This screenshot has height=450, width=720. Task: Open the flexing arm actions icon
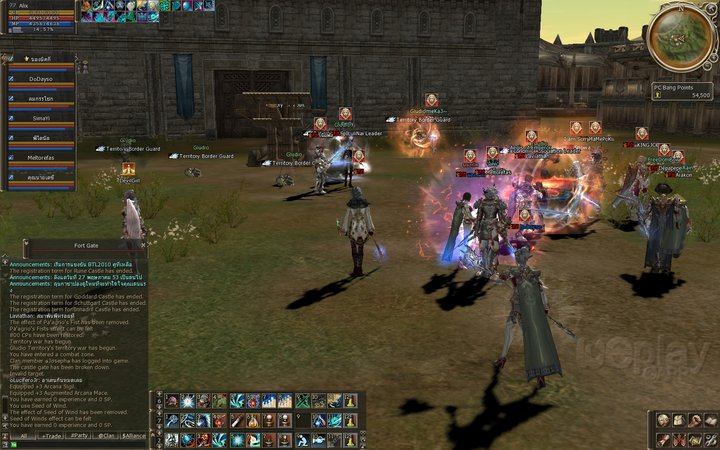point(695,419)
